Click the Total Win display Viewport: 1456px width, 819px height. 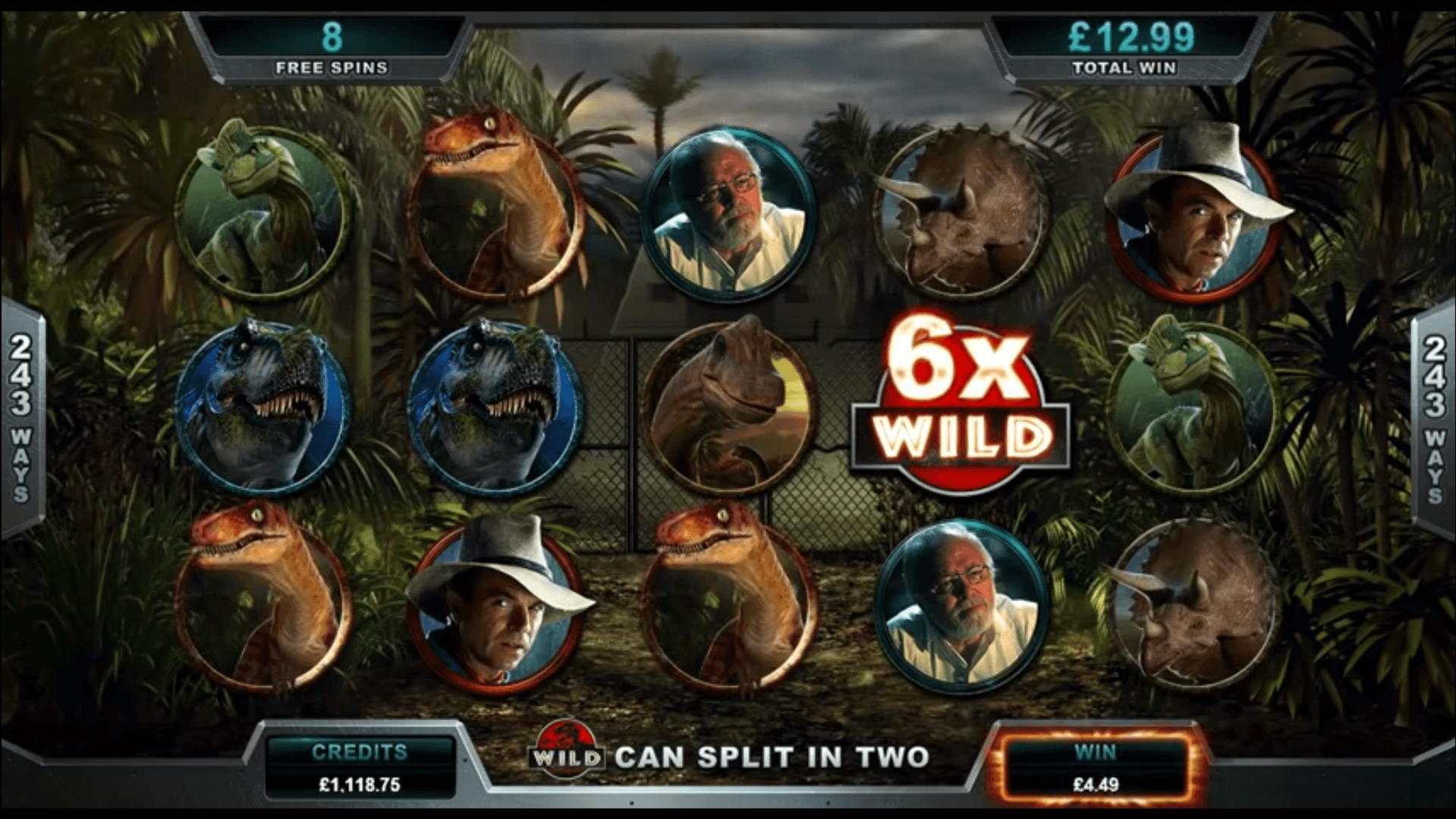tap(1123, 42)
